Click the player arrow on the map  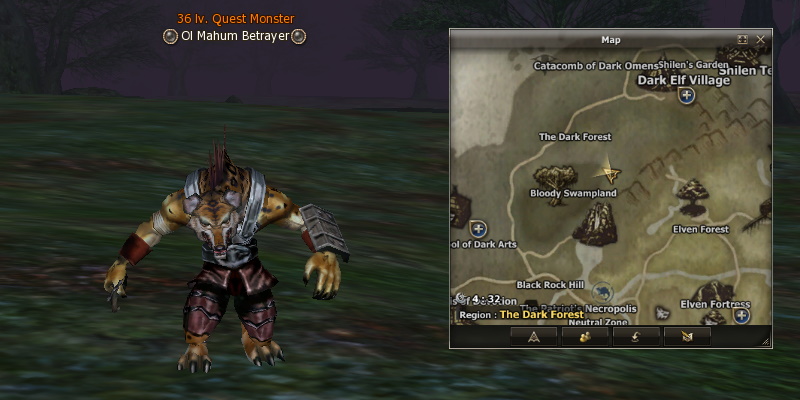(x=606, y=172)
